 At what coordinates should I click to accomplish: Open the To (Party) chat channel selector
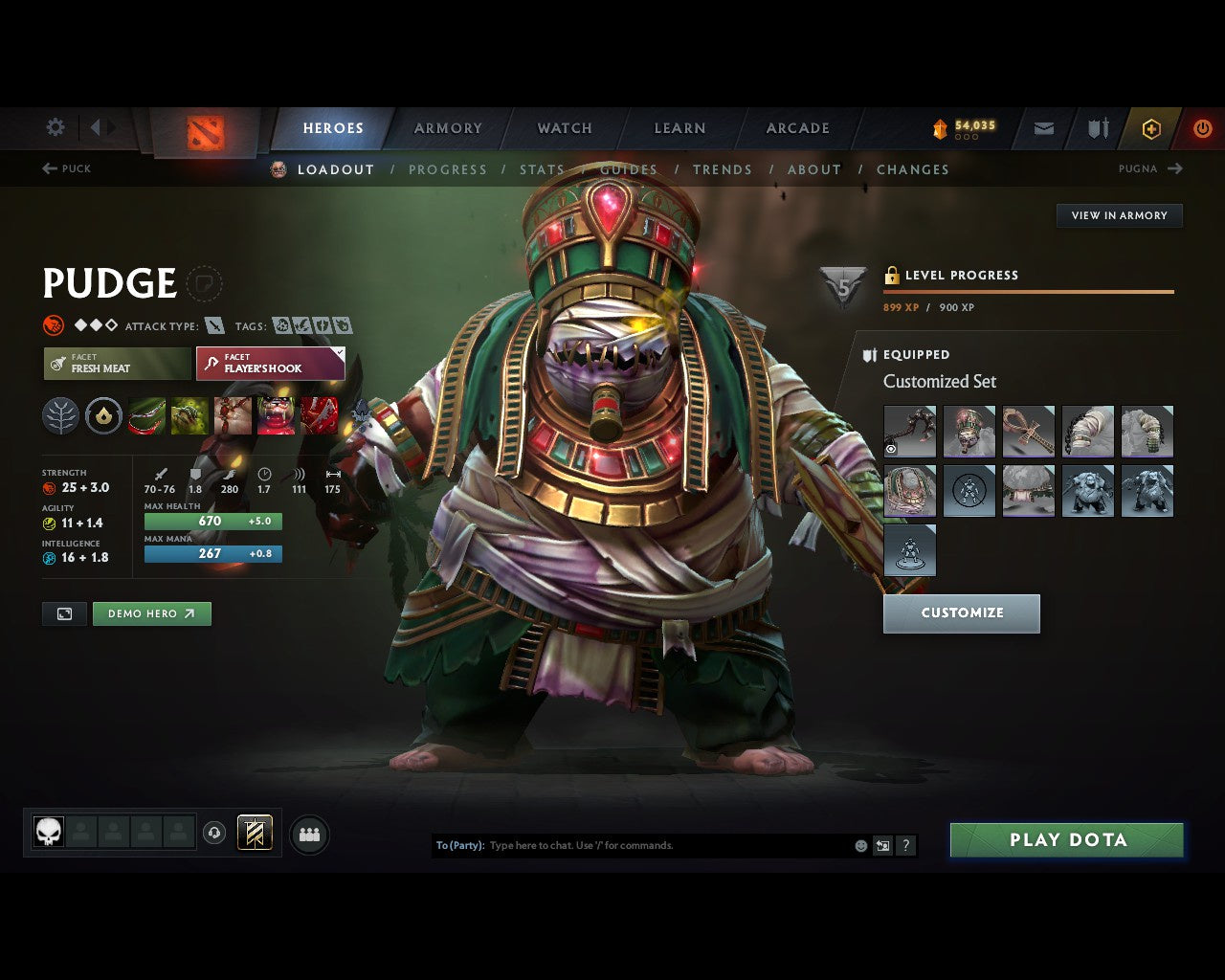pos(458,845)
